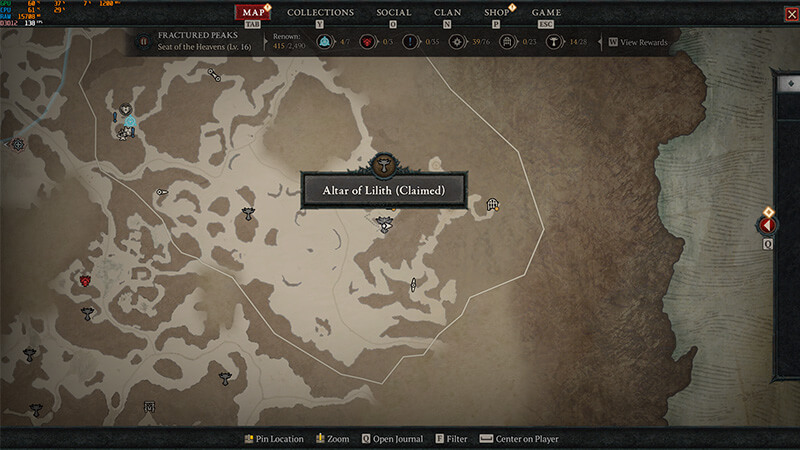
Task: Switch to the Collections tab
Action: tap(320, 13)
